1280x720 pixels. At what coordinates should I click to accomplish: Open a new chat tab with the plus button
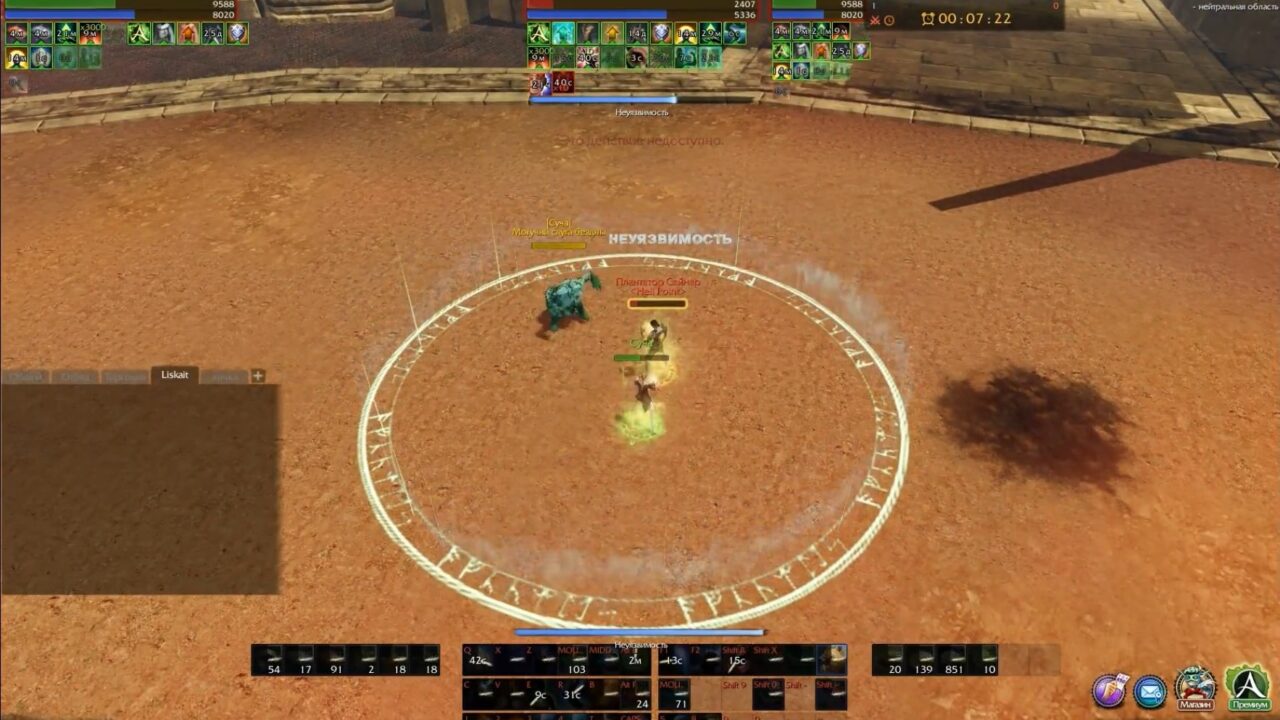tap(258, 375)
